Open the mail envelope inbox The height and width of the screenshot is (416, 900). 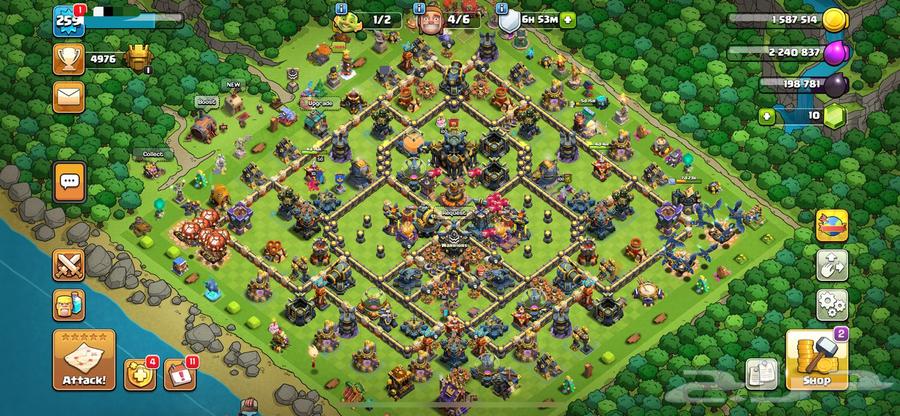click(69, 97)
